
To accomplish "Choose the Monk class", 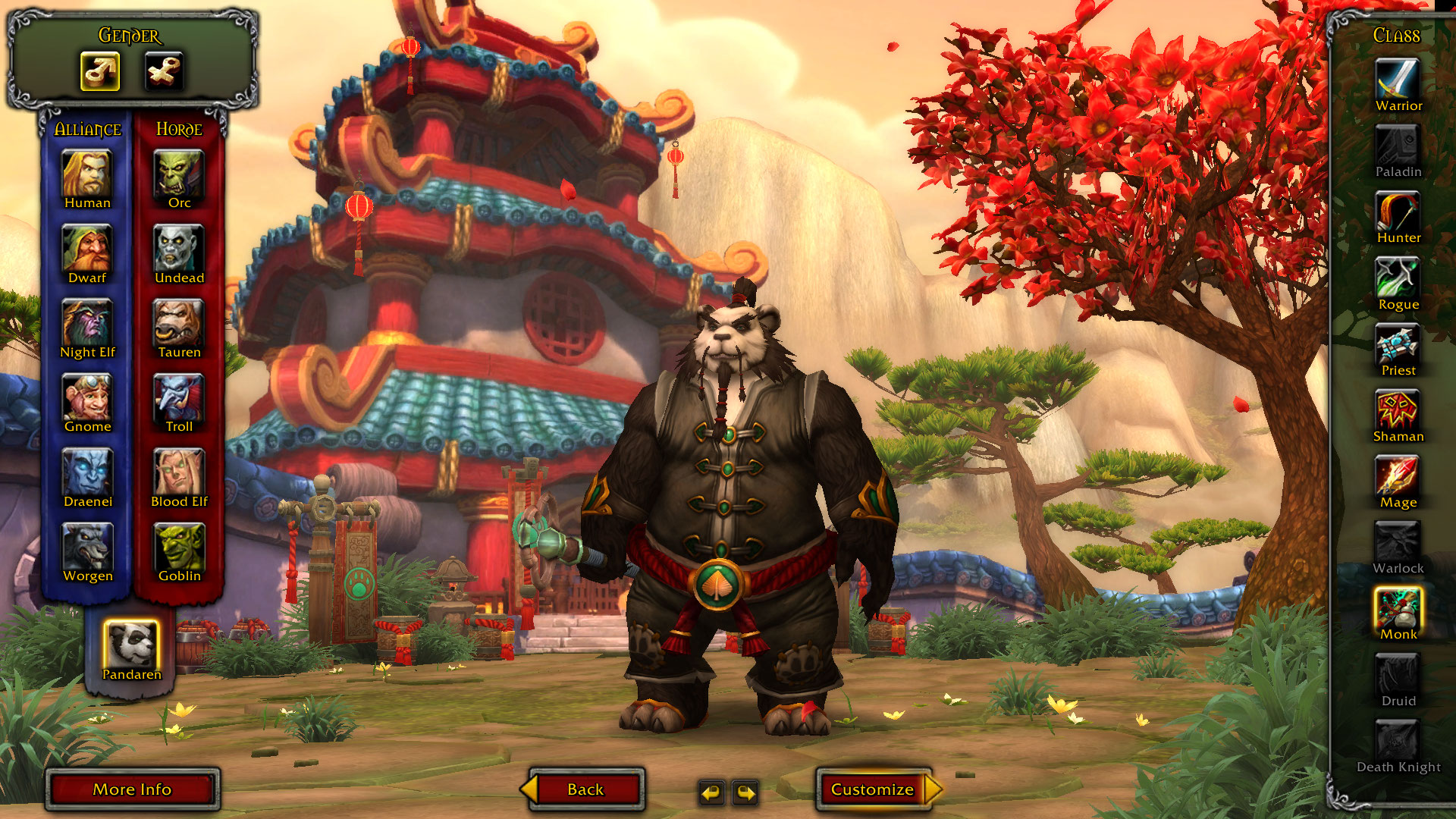I will (x=1398, y=607).
